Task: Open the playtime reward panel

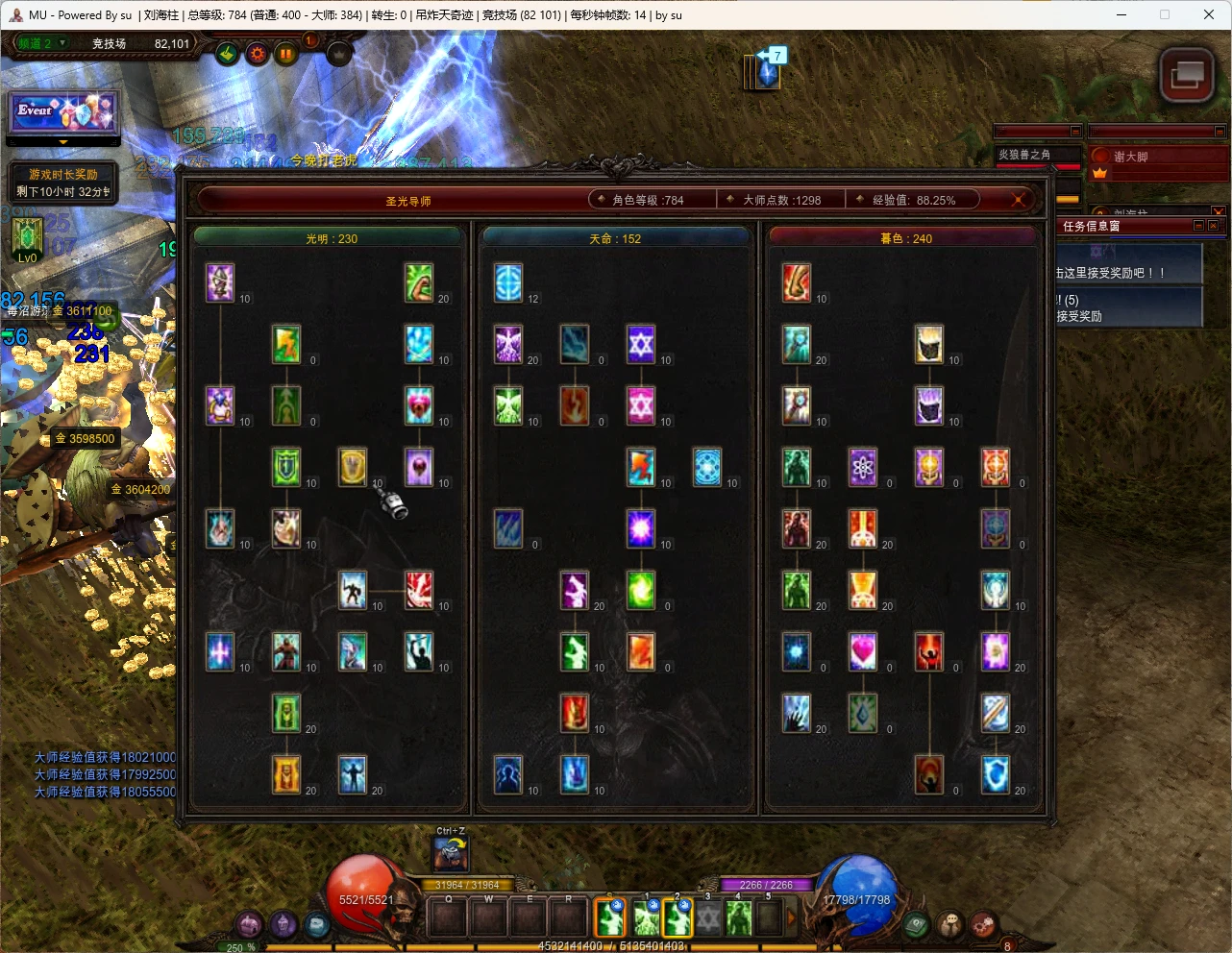Action: click(x=63, y=183)
